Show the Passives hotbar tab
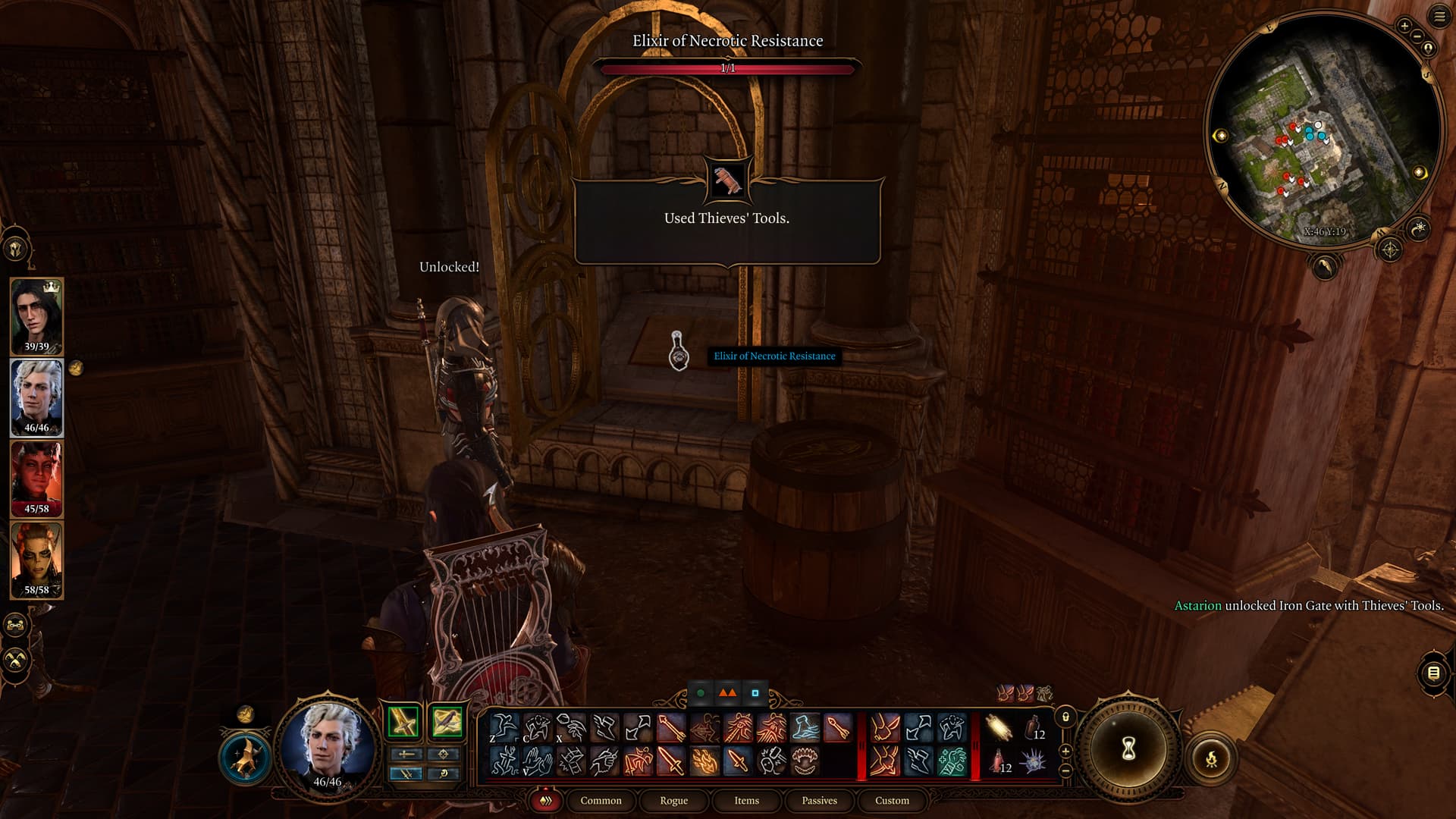Screen dimensions: 1456x819 (819, 801)
